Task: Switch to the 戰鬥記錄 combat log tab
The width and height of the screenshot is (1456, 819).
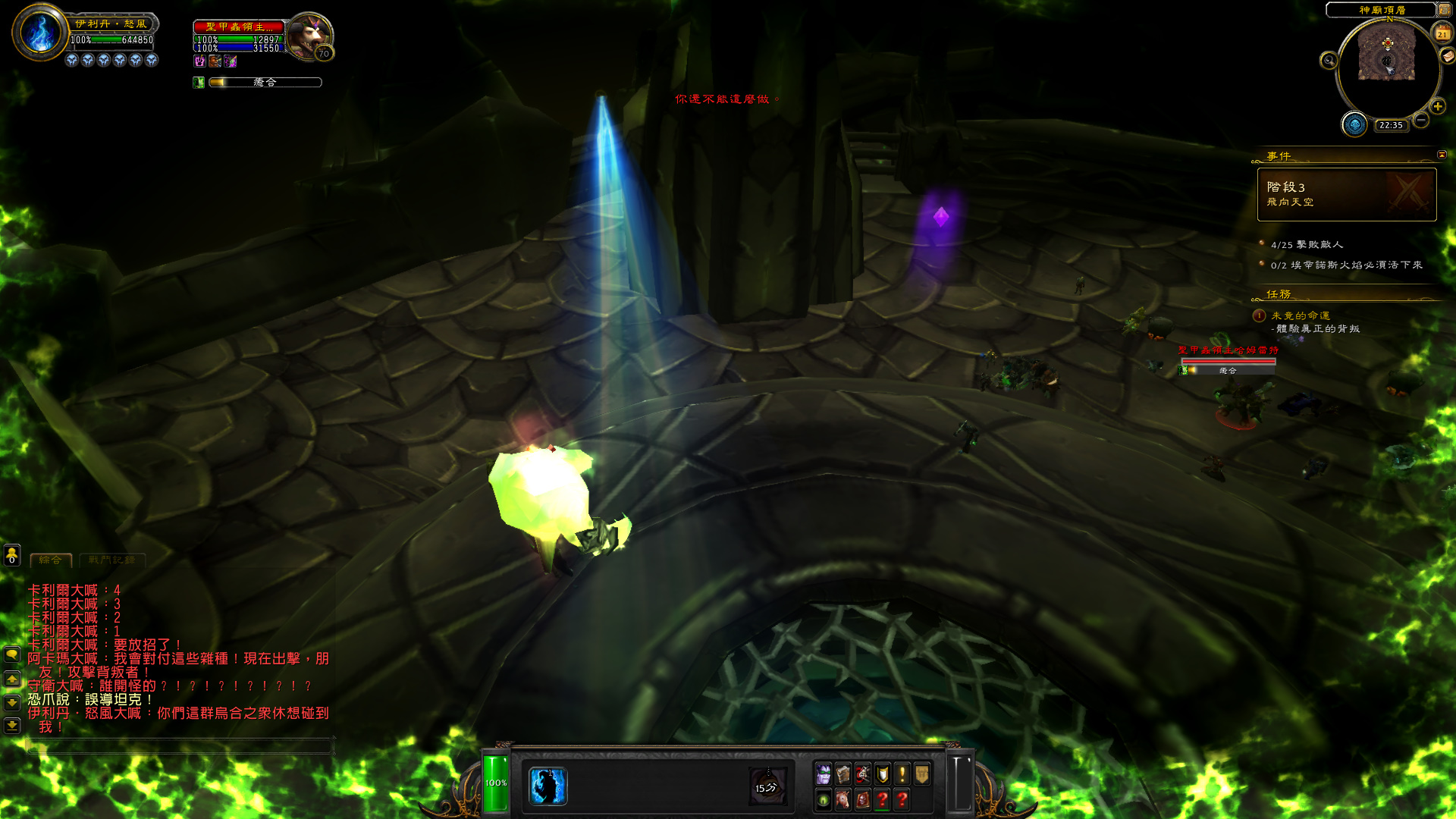Action: tap(111, 560)
